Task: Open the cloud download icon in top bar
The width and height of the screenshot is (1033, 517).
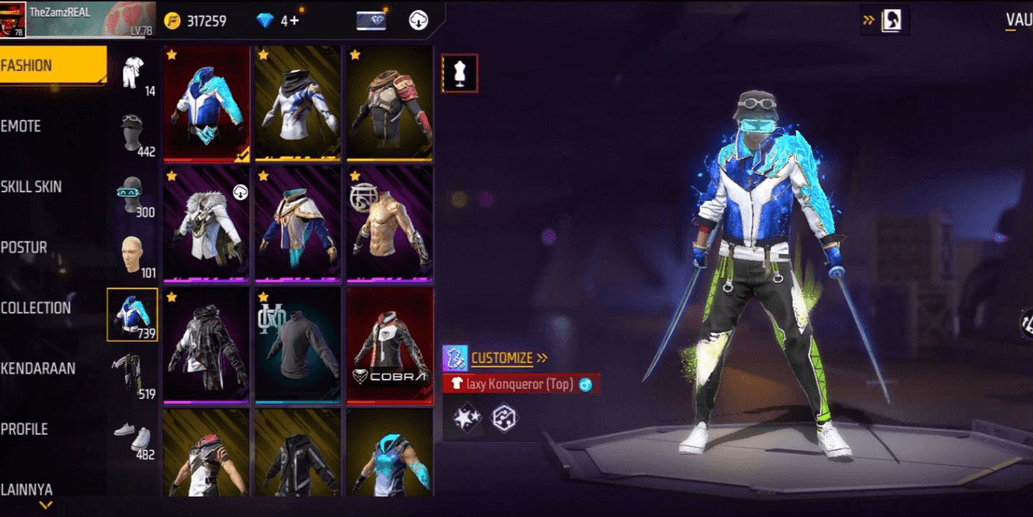Action: (419, 21)
